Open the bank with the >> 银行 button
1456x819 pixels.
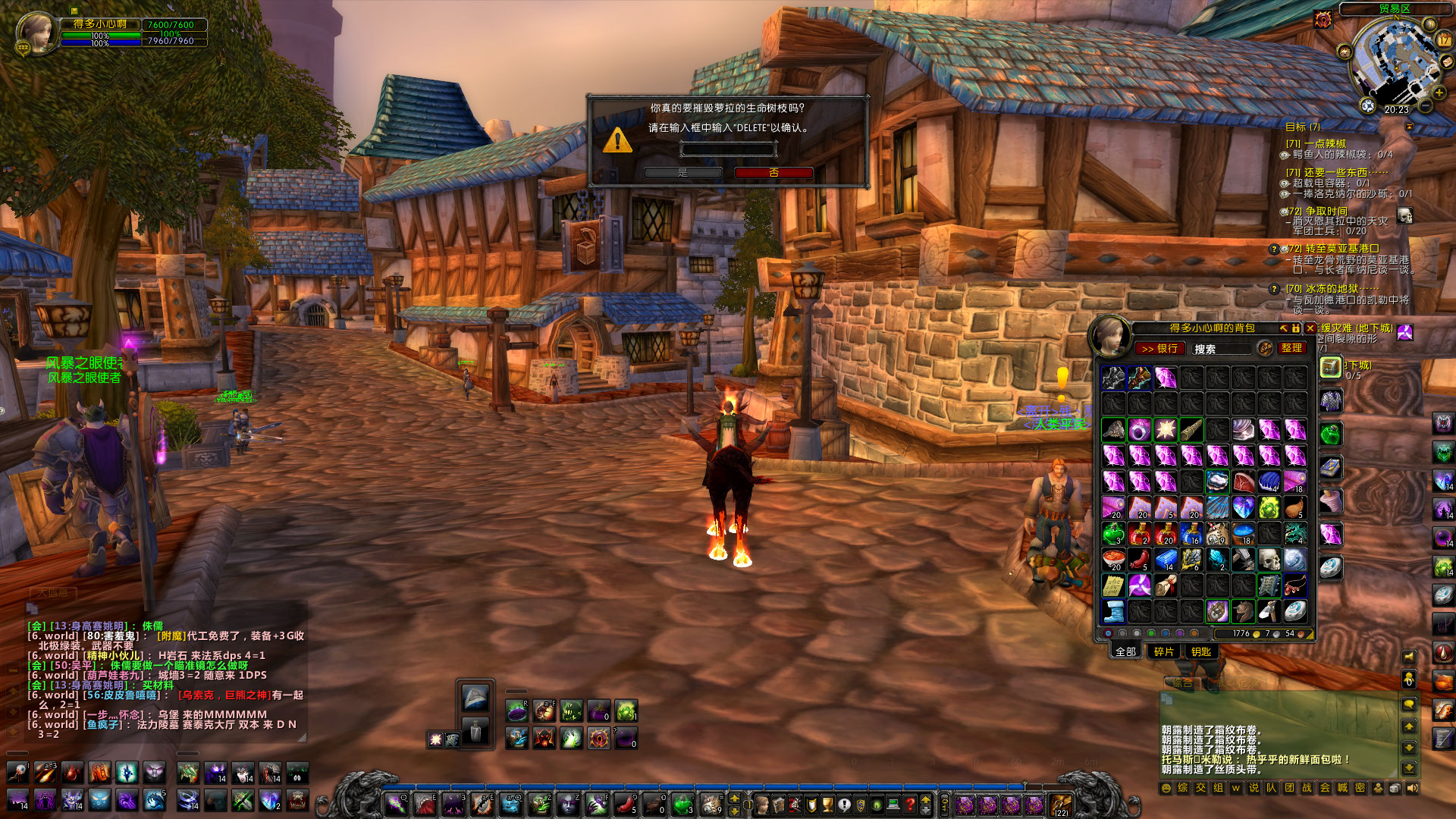tap(1160, 349)
